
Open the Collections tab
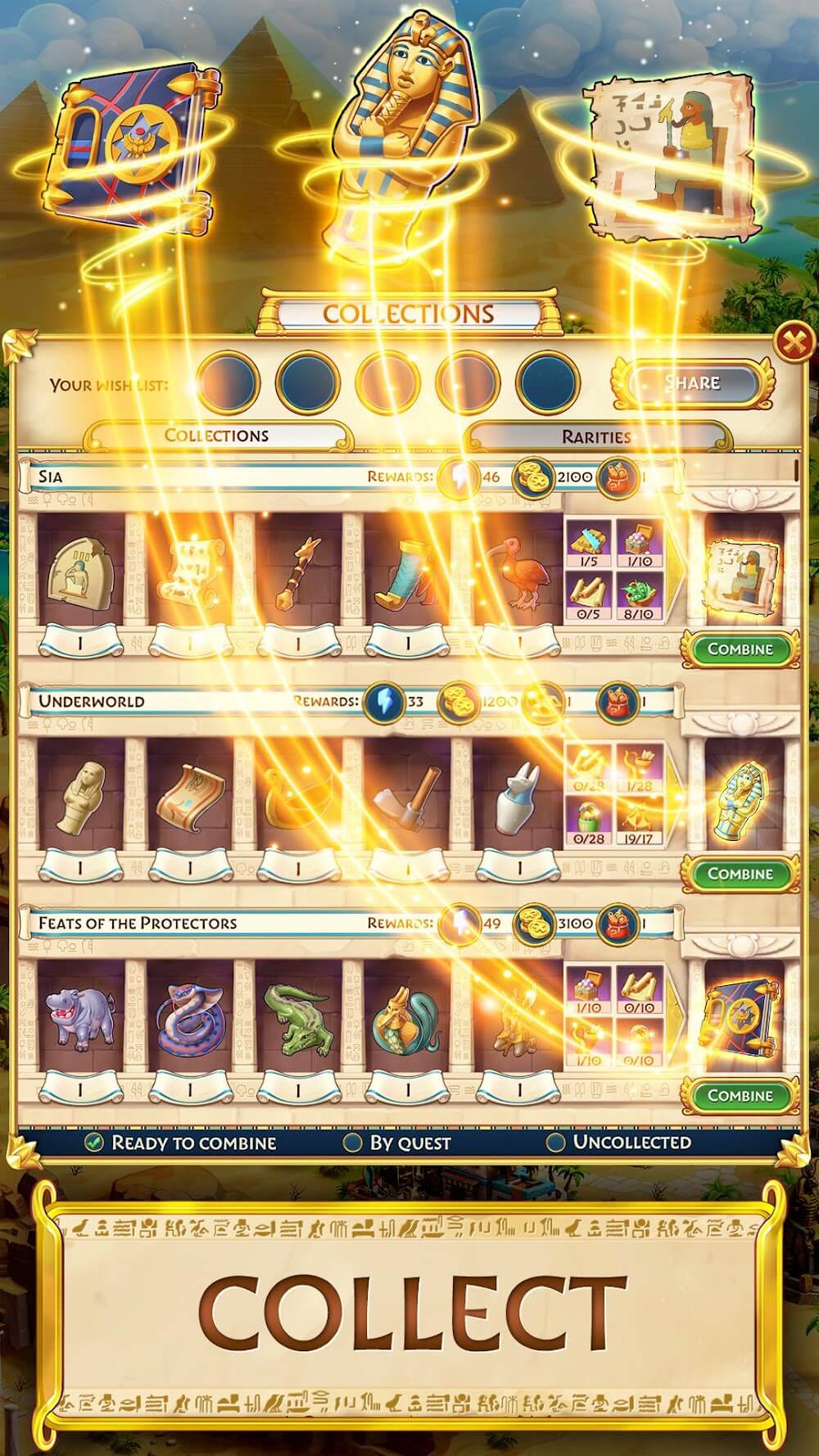tap(217, 436)
